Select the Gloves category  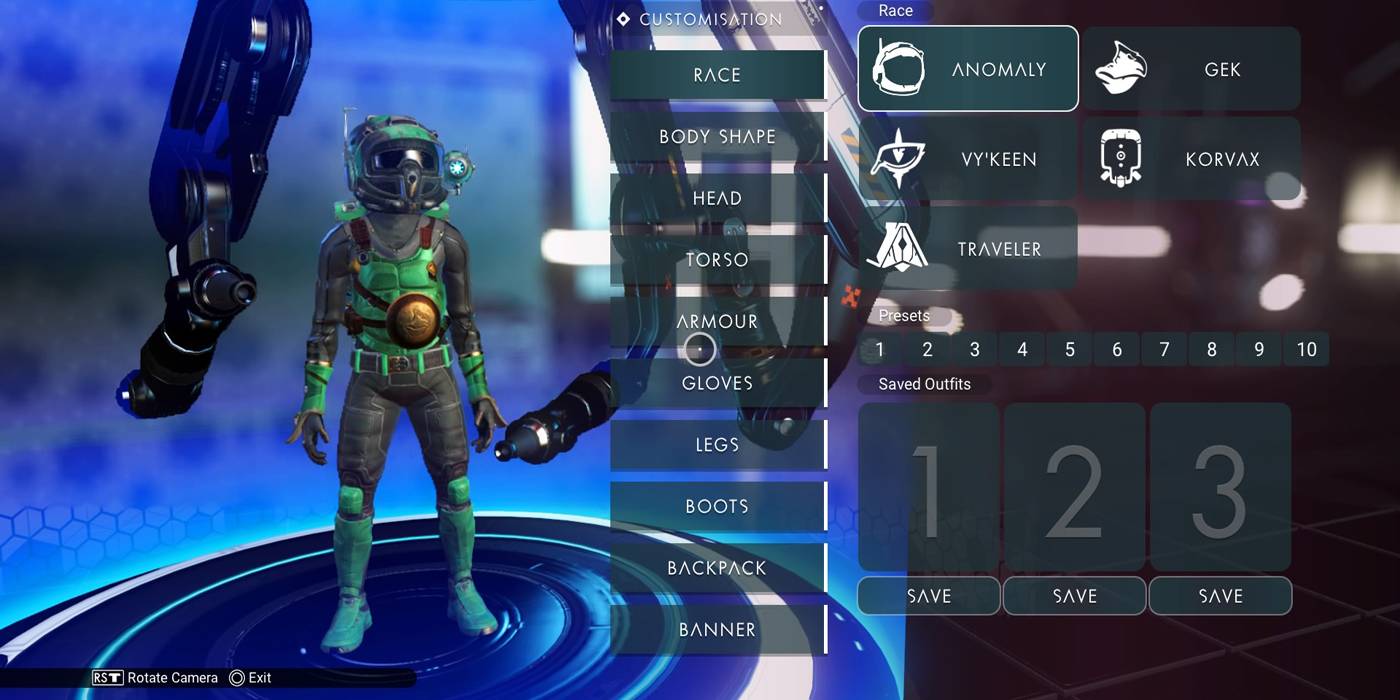717,383
